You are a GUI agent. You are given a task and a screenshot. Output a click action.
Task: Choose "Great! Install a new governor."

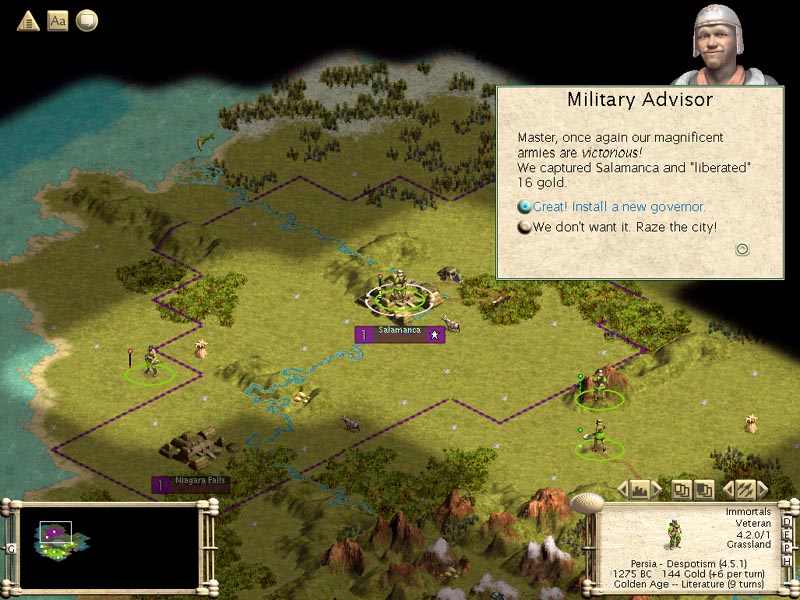[618, 207]
